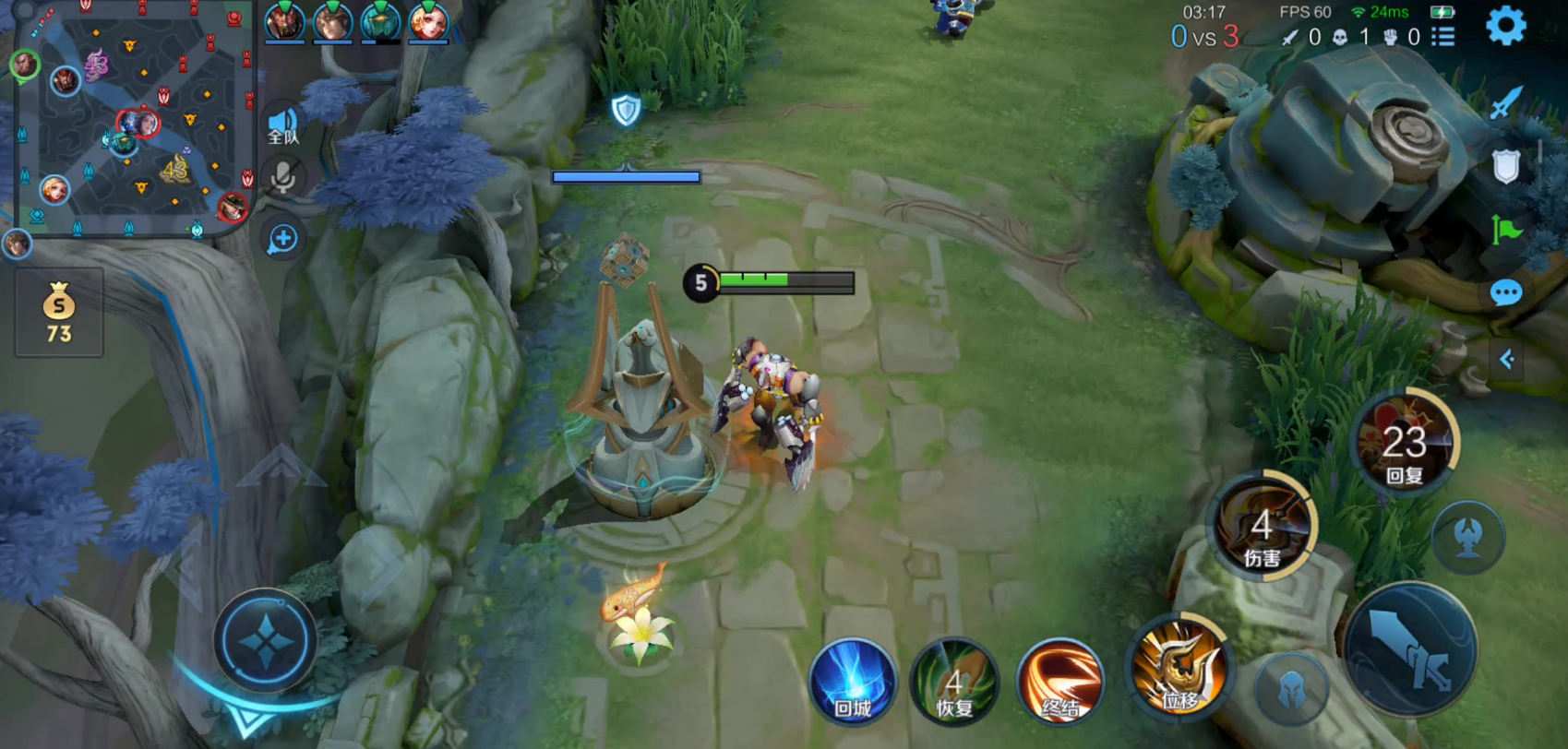Screen dimensions: 1568x749
Task: Tap the helmet hero-targeting button
Action: 1292,689
